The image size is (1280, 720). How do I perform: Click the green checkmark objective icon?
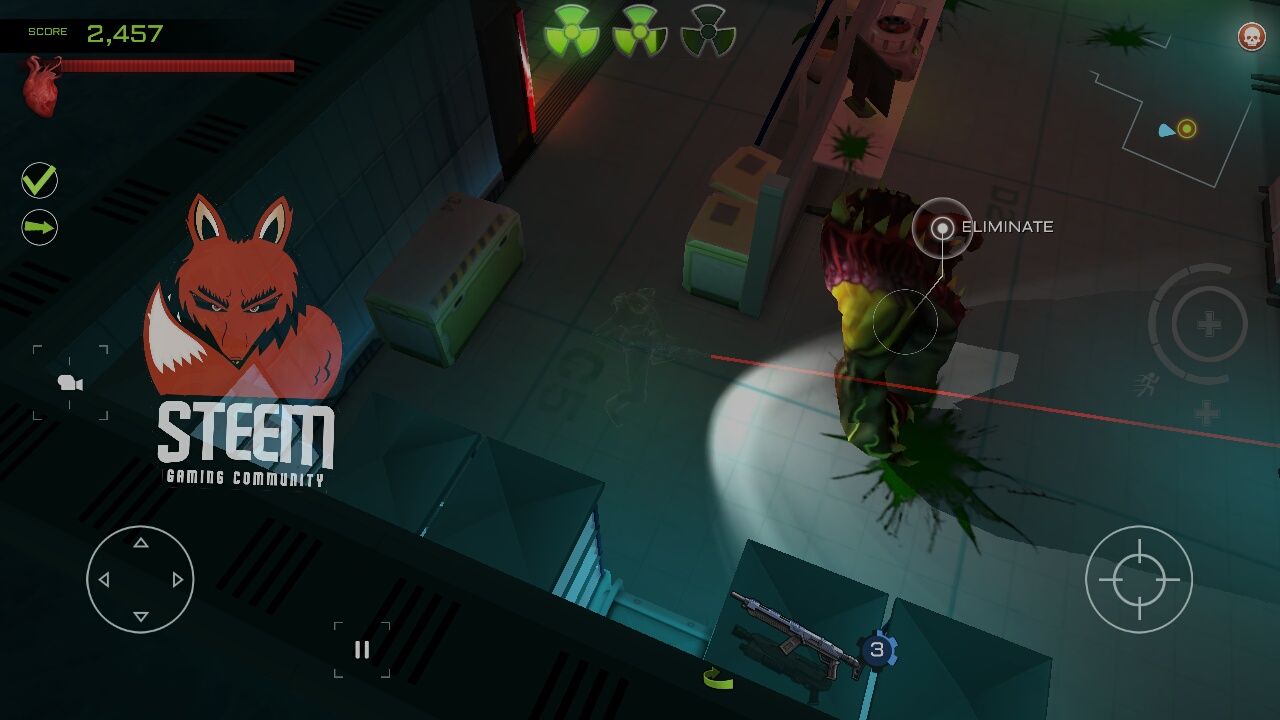(40, 181)
